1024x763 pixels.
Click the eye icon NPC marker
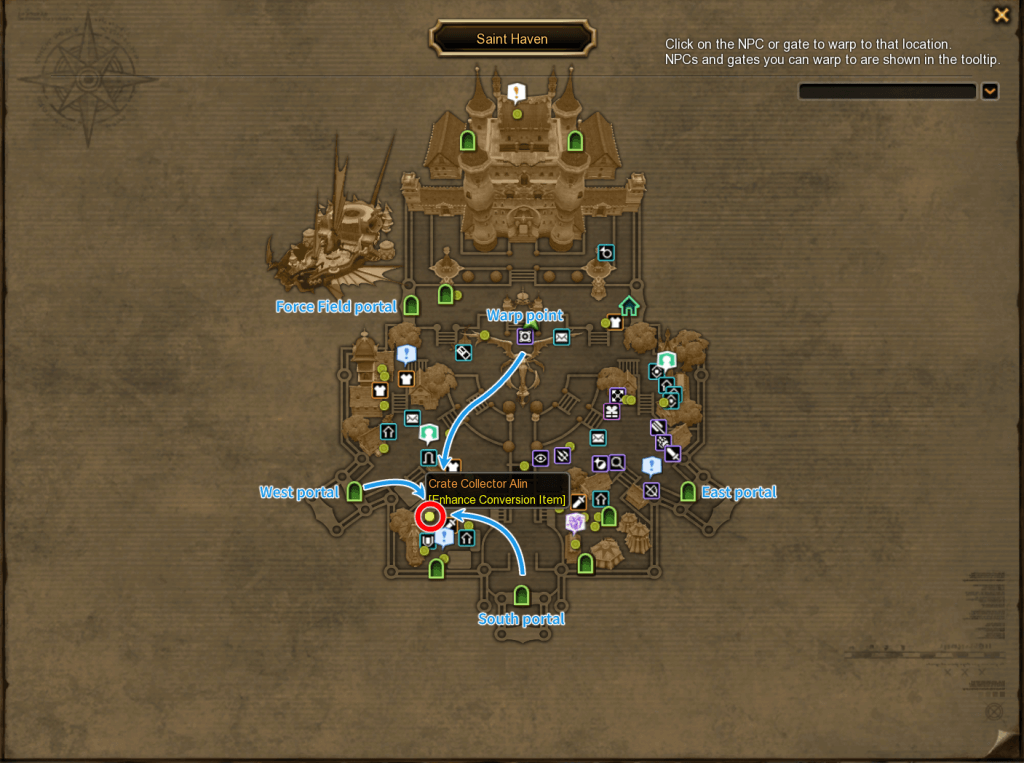(x=540, y=458)
